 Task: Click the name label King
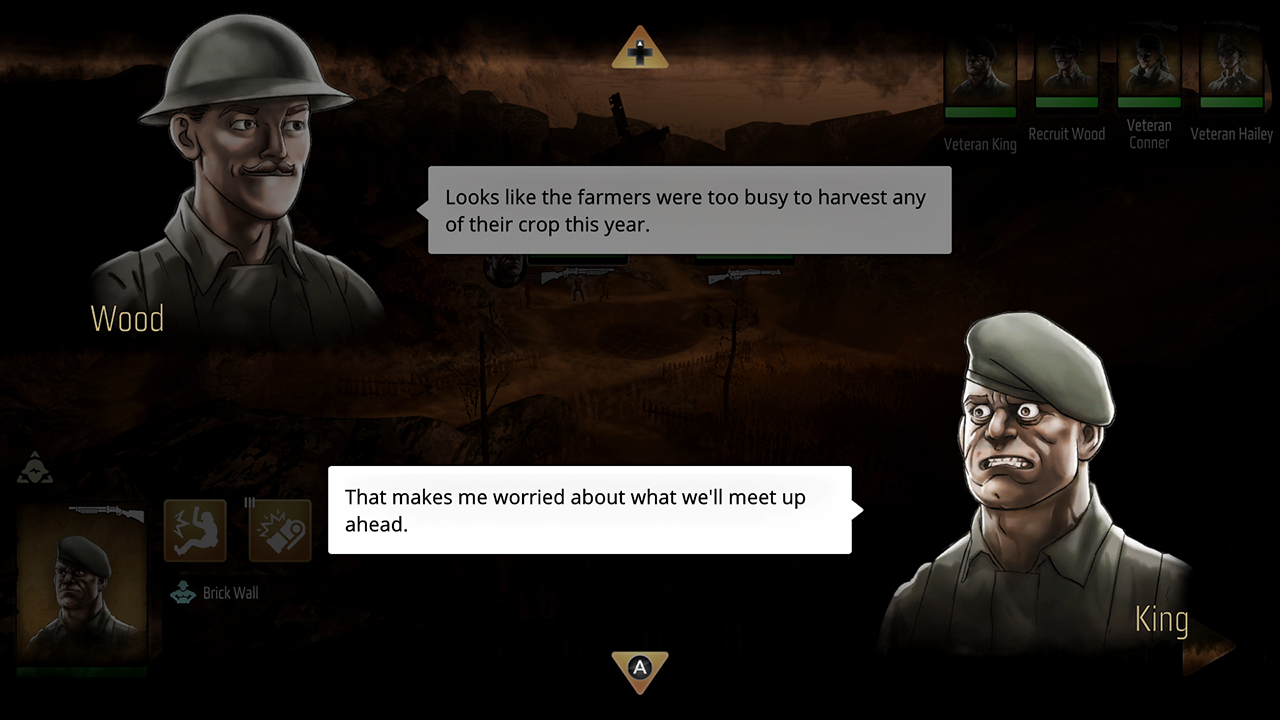(1161, 619)
